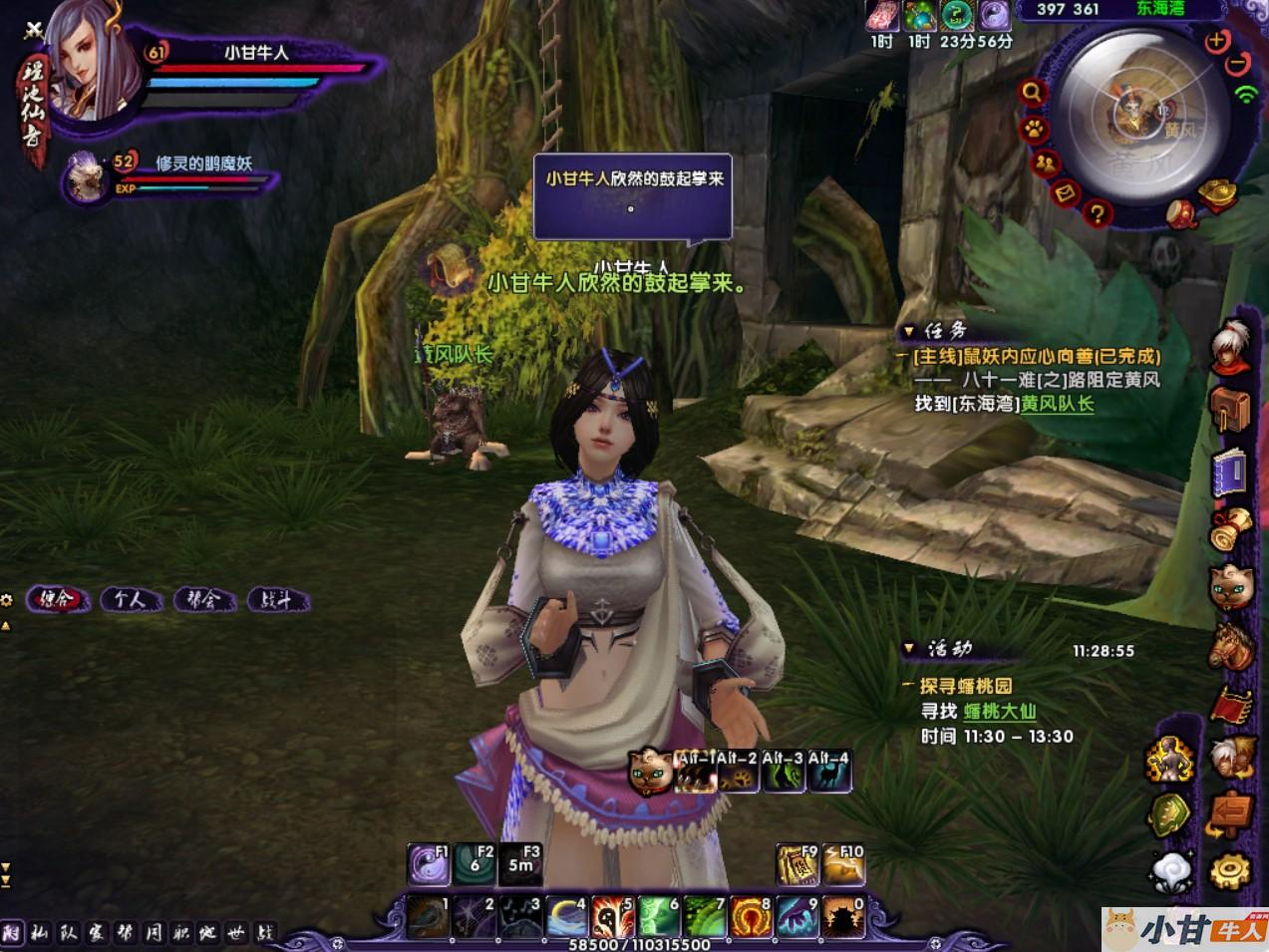Image resolution: width=1269 pixels, height=952 pixels.
Task: Select the 战斗 combat log tab
Action: click(275, 600)
